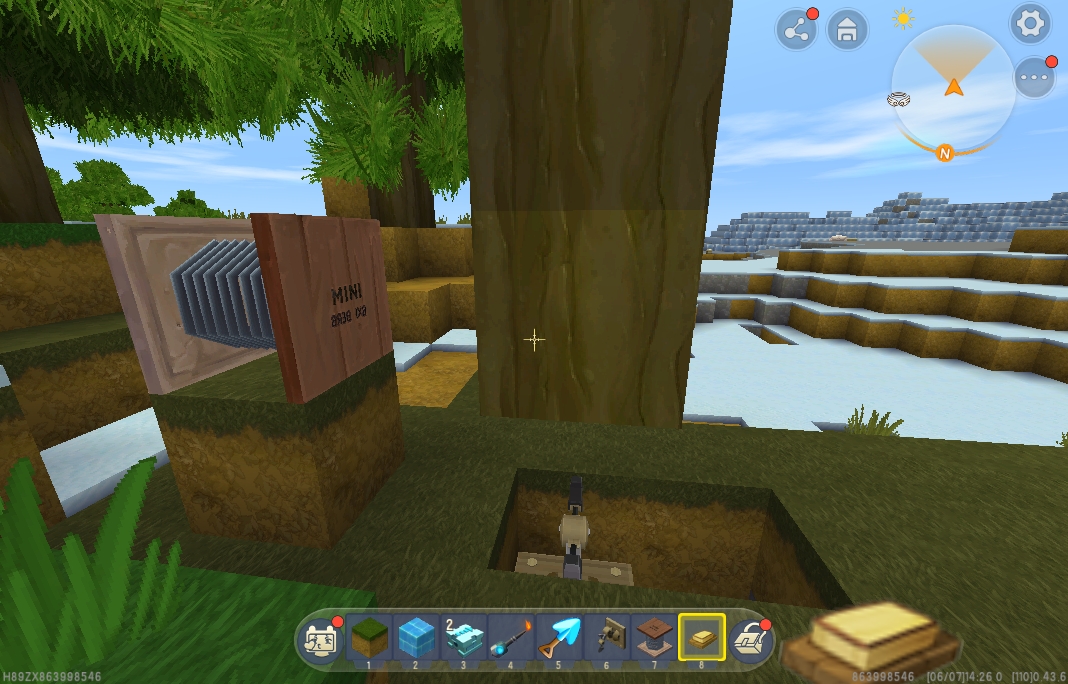The image size is (1068, 684).
Task: Select the highlighted yellow slab in slot 8
Action: click(x=702, y=638)
